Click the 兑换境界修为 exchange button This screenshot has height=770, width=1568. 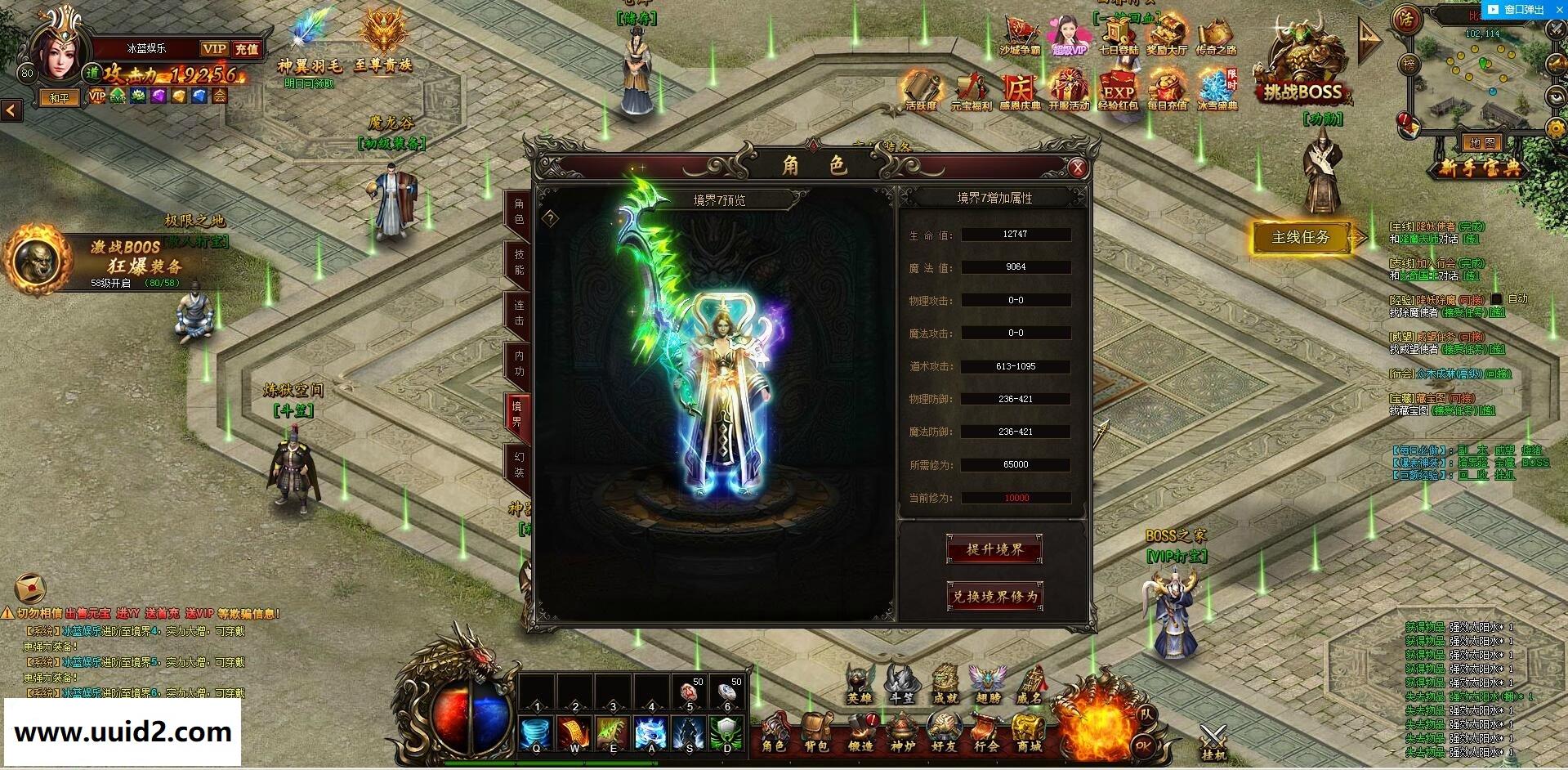point(994,597)
